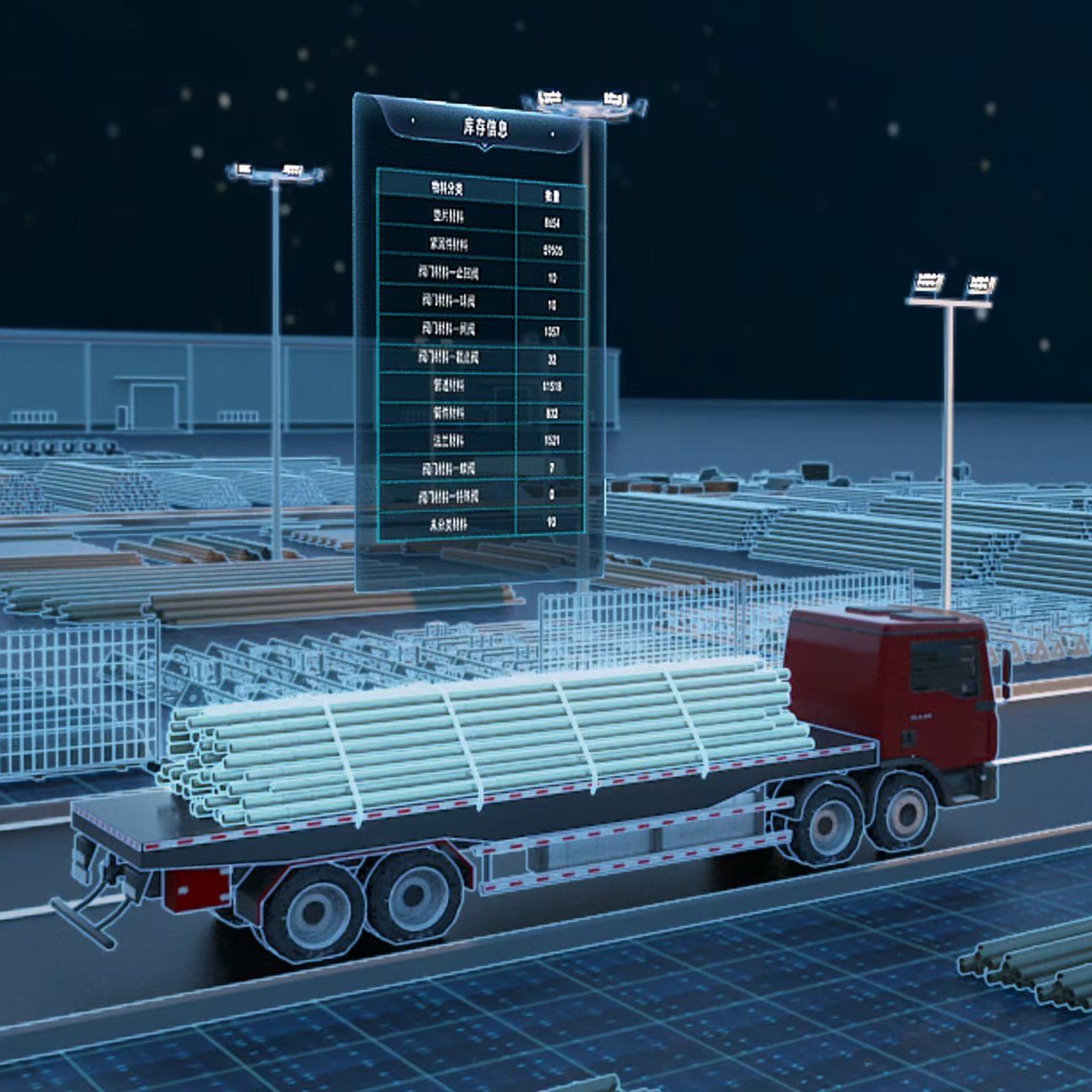Image resolution: width=1092 pixels, height=1092 pixels.
Task: Choose the 紧固件材料 row in the table
Action: [x=448, y=244]
